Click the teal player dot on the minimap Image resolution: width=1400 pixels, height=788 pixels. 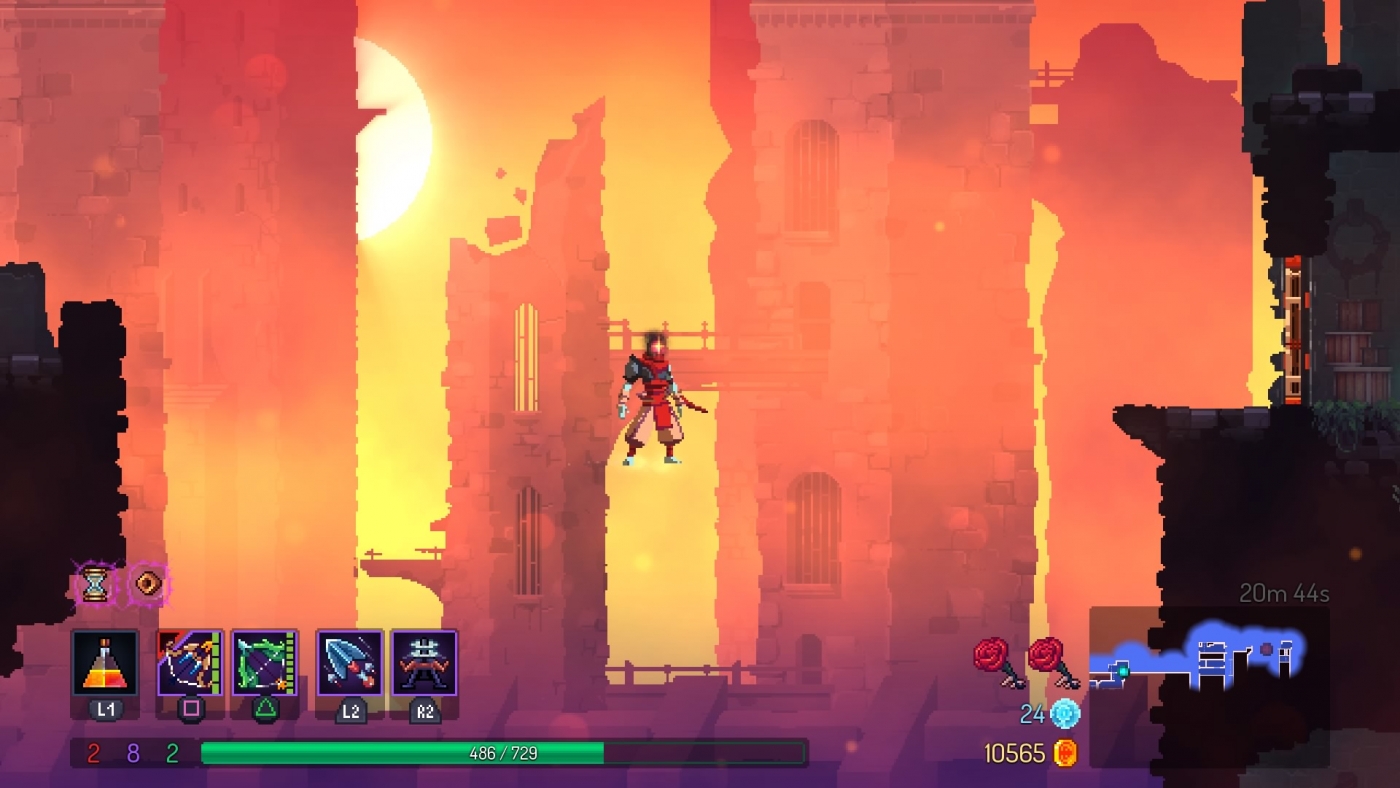[1122, 671]
